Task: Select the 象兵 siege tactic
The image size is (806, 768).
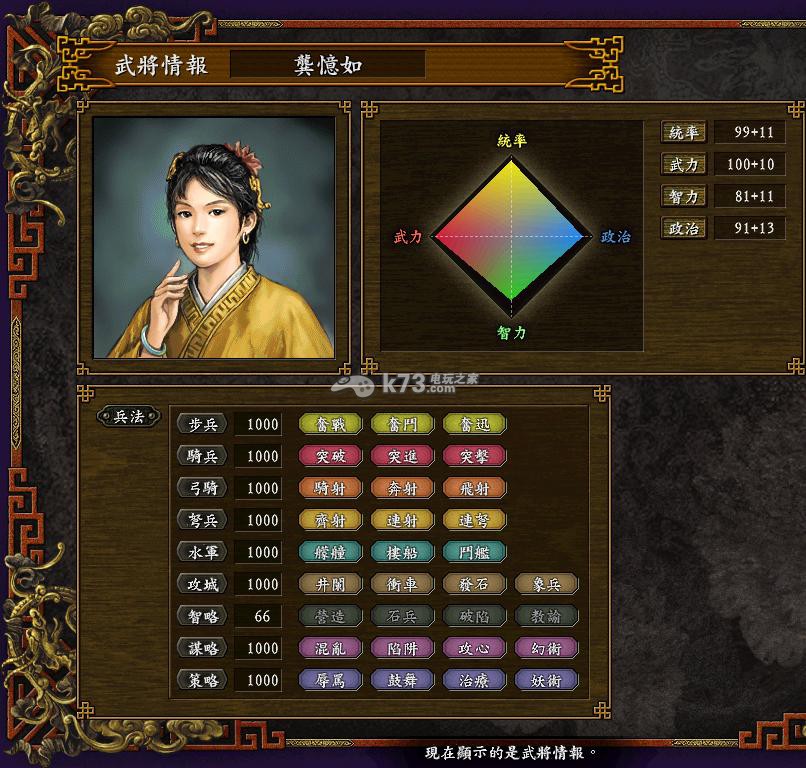Action: 546,584
